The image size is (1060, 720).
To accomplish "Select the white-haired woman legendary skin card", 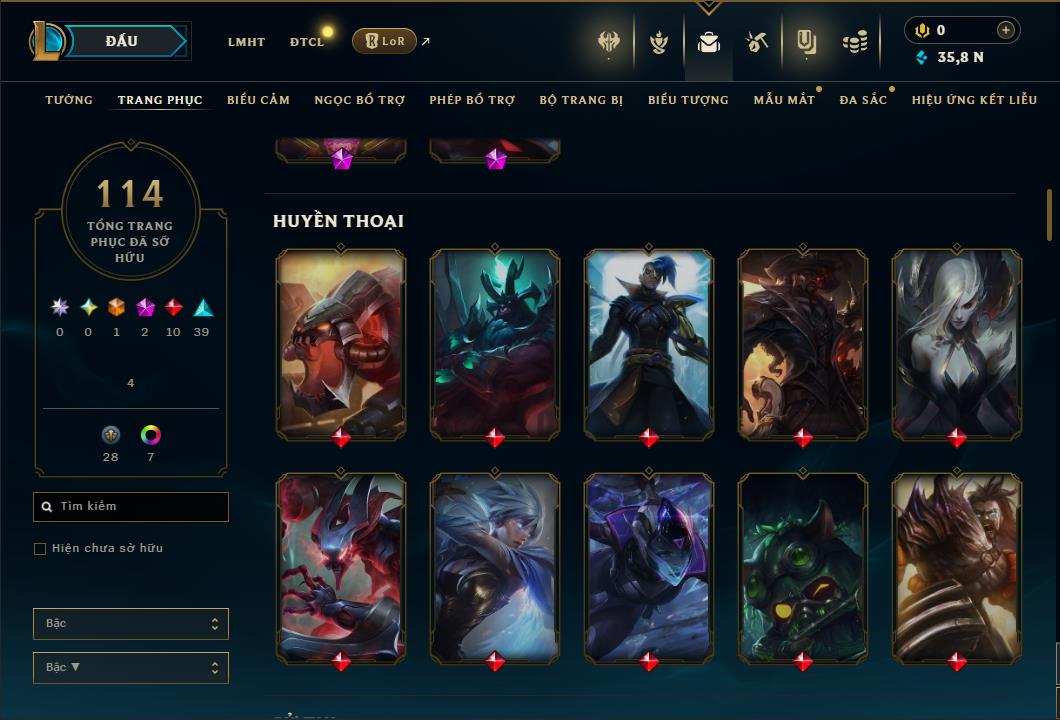I will pyautogui.click(x=957, y=344).
